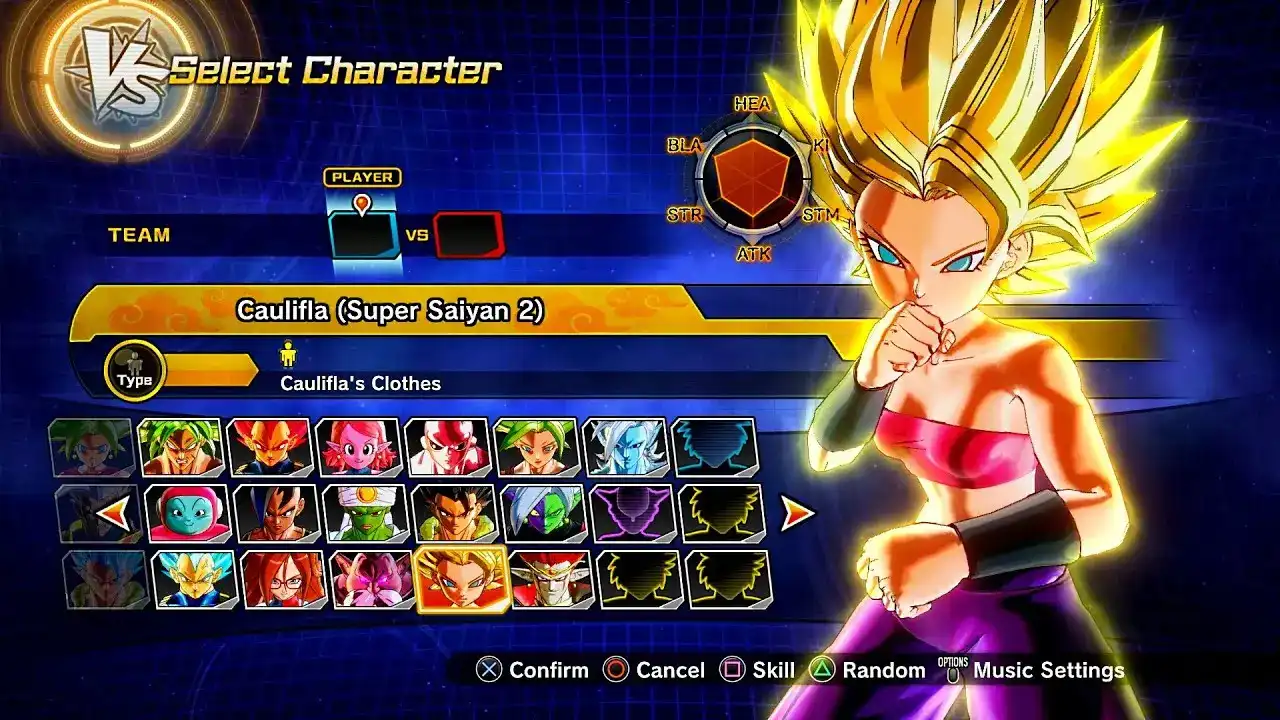Pick the highlighted Caulifla Super Saiyan 2 tile
Screen dimensions: 1280x720
tap(461, 579)
